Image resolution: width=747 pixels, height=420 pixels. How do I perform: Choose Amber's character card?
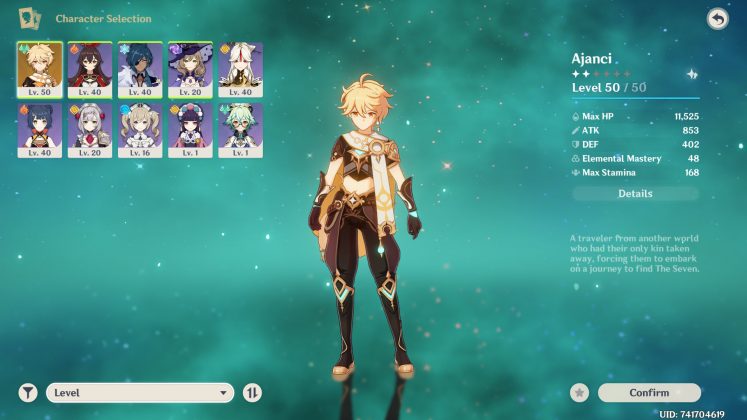tap(90, 68)
